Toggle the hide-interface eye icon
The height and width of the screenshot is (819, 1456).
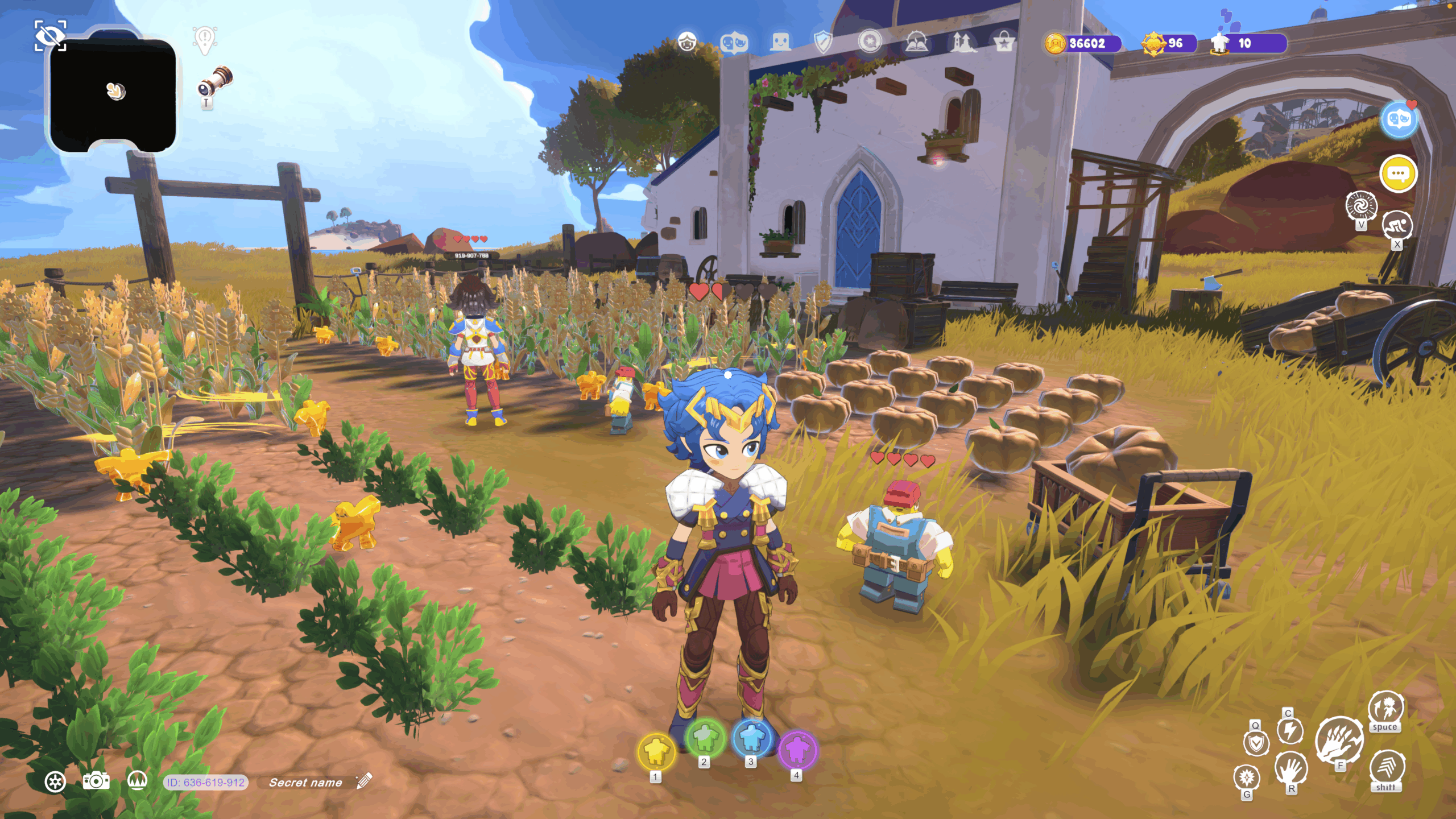[50, 36]
